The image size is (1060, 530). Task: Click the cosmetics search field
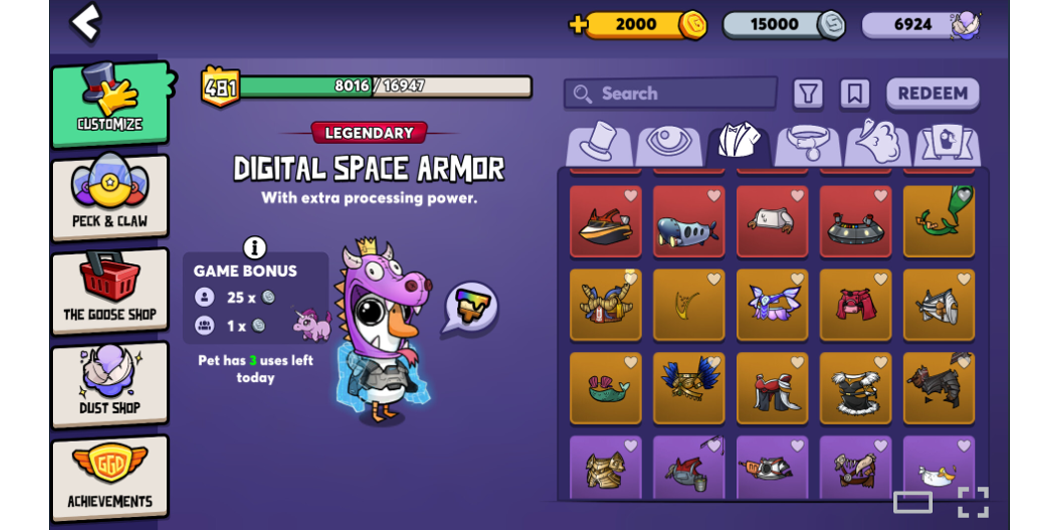point(670,94)
